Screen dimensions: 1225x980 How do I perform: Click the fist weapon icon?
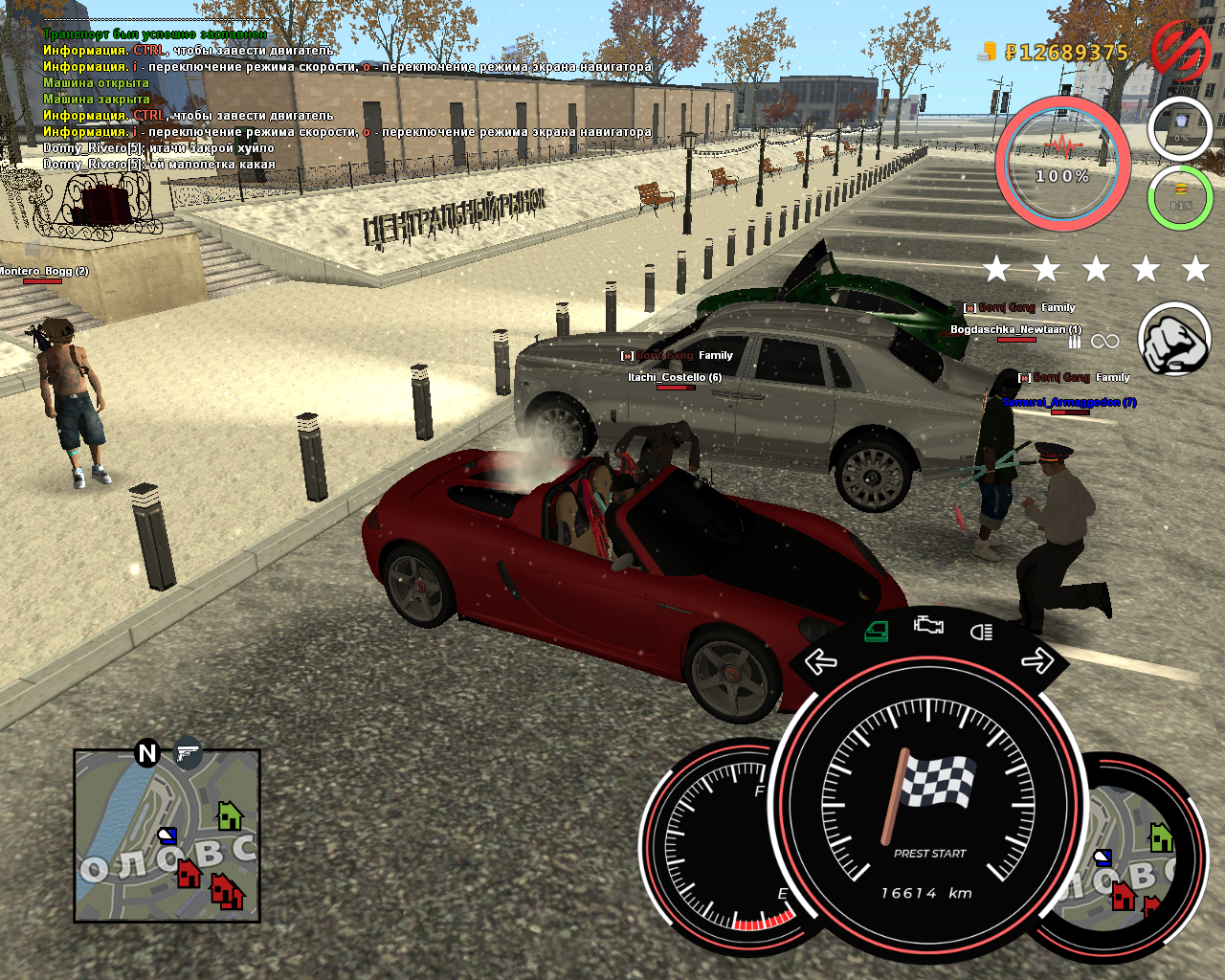pyautogui.click(x=1174, y=339)
